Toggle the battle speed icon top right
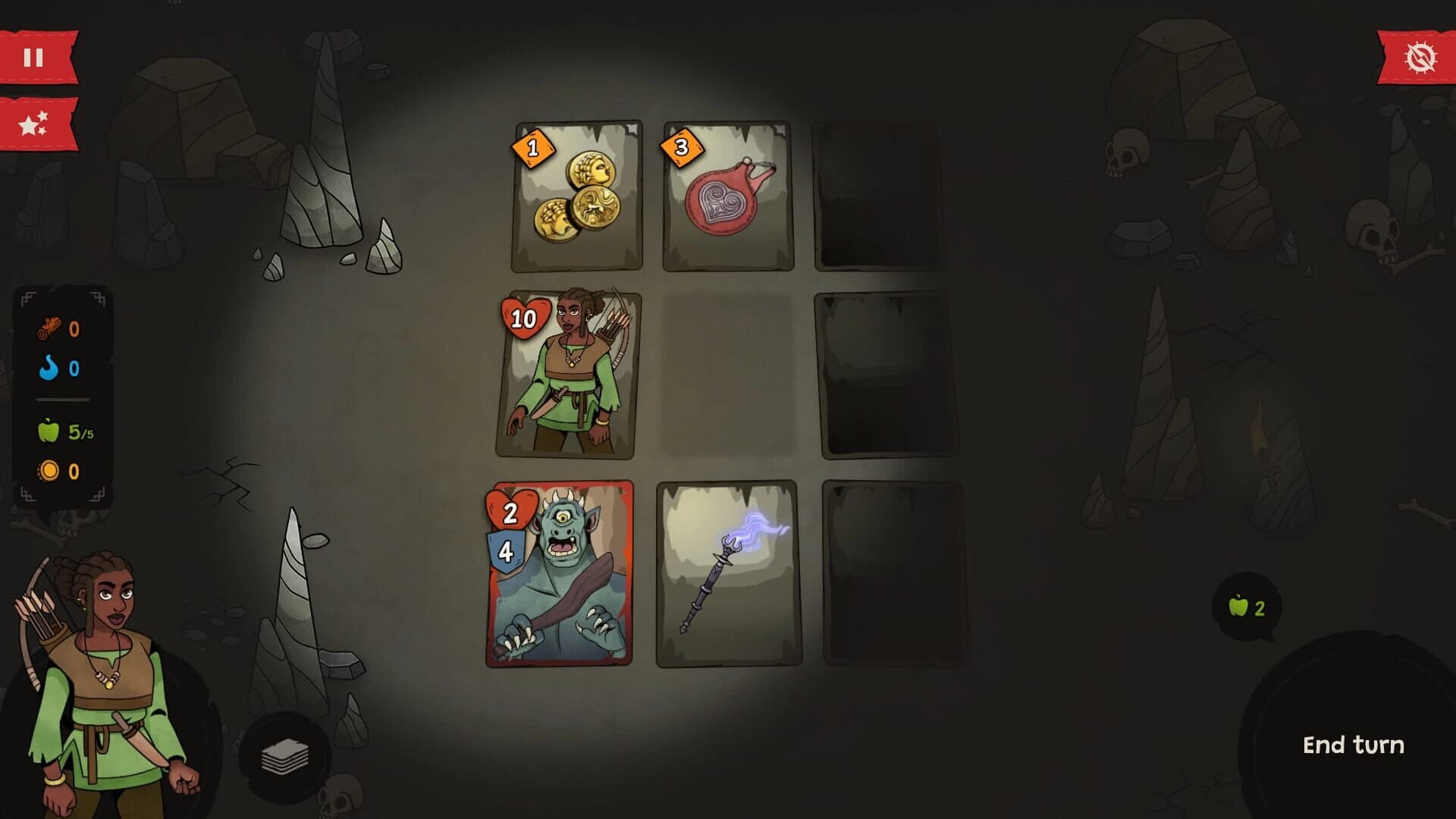Image resolution: width=1456 pixels, height=819 pixels. click(x=1420, y=55)
